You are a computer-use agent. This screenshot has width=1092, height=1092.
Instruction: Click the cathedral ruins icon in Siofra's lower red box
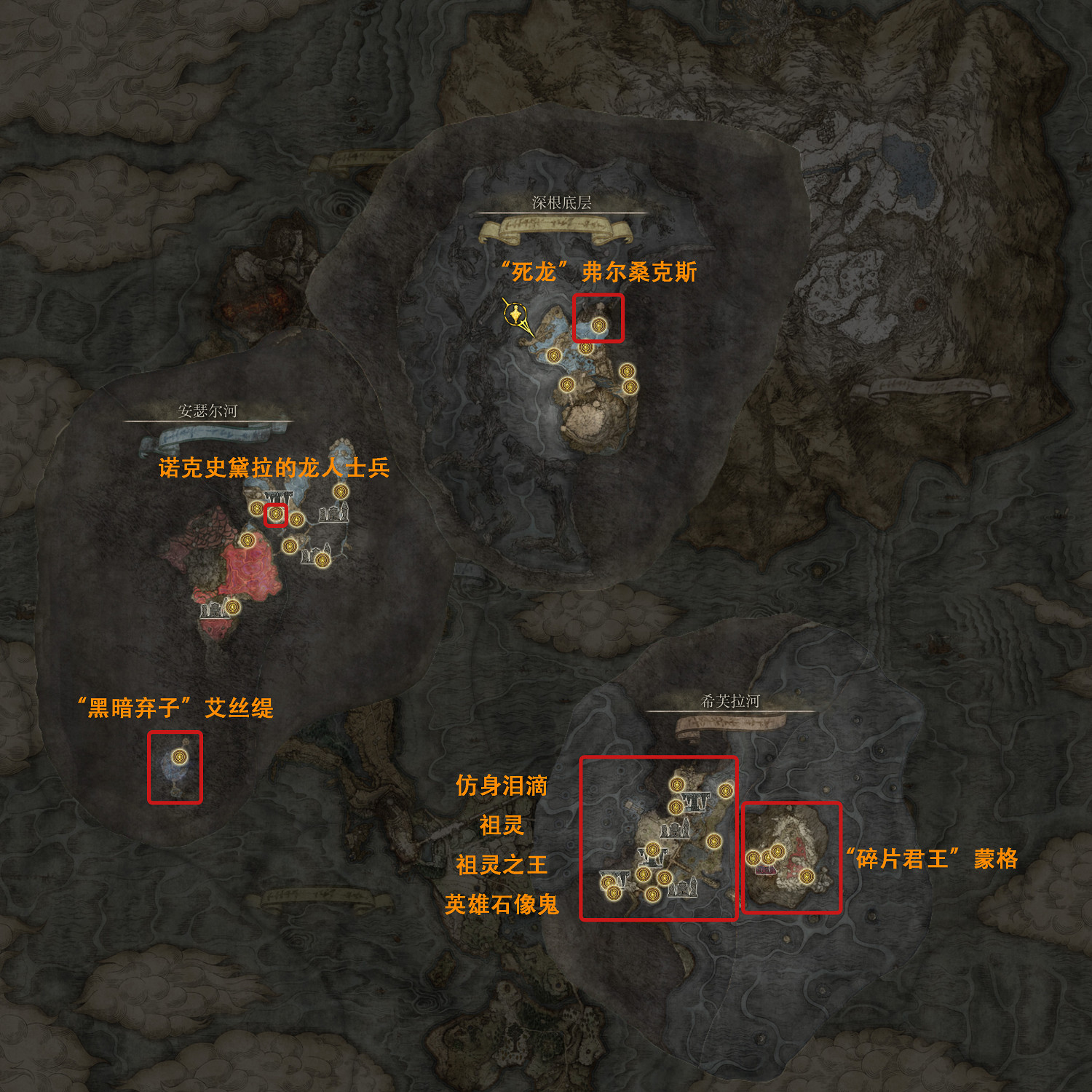(684, 889)
